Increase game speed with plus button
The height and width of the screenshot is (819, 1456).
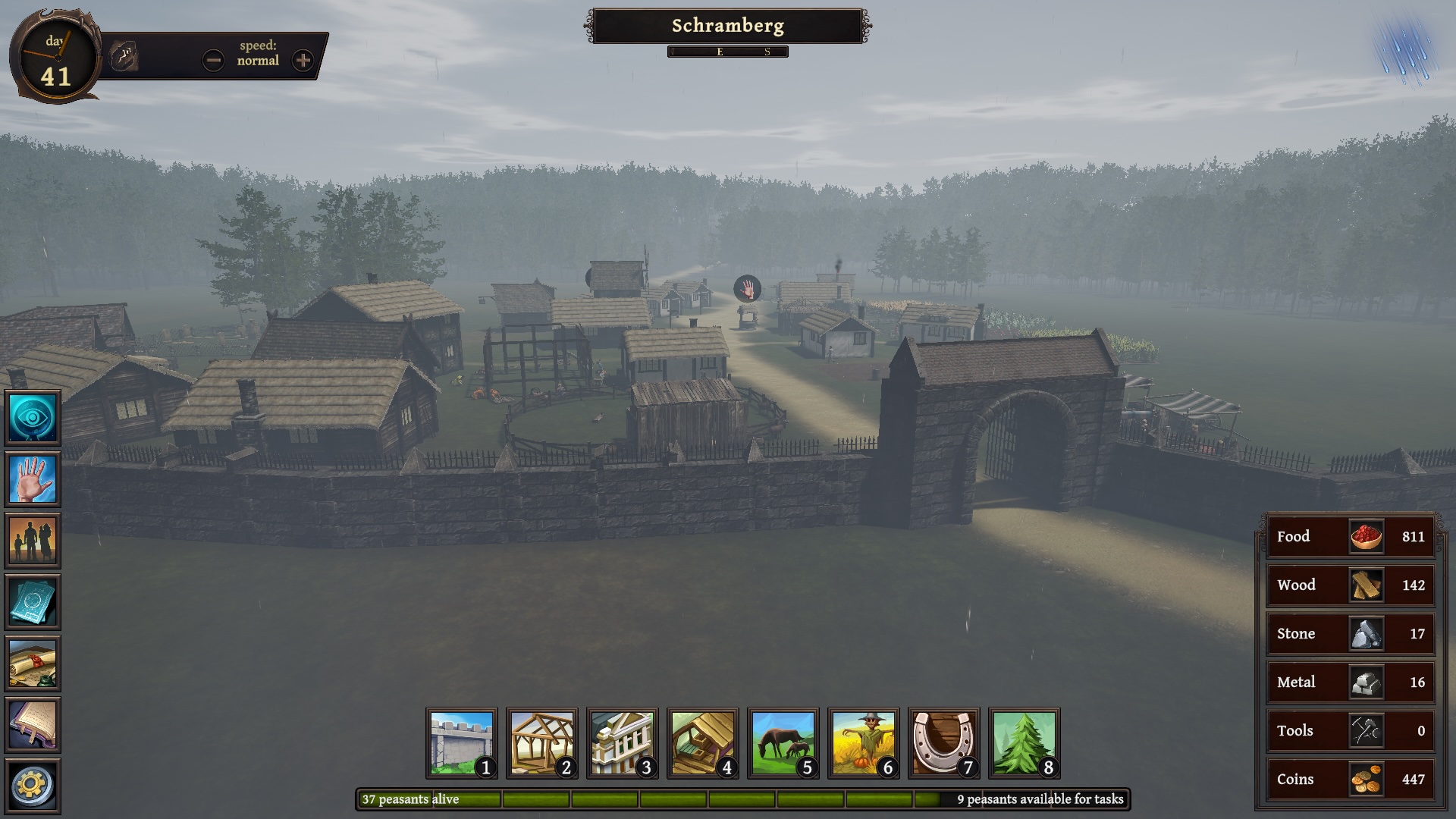tap(303, 60)
